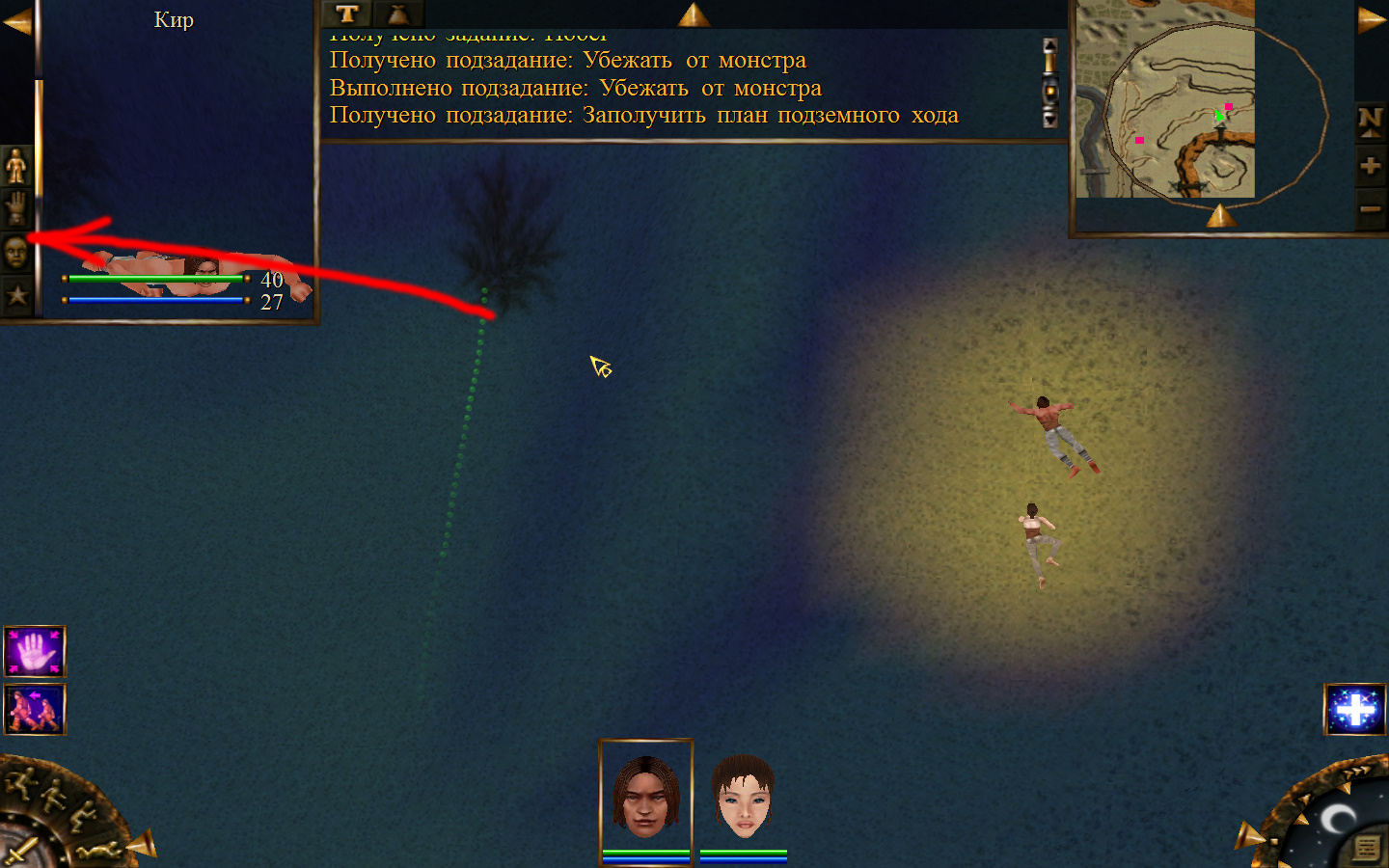The image size is (1389, 868).
Task: Hide the minimap with the right arrow
Action: click(x=1371, y=21)
